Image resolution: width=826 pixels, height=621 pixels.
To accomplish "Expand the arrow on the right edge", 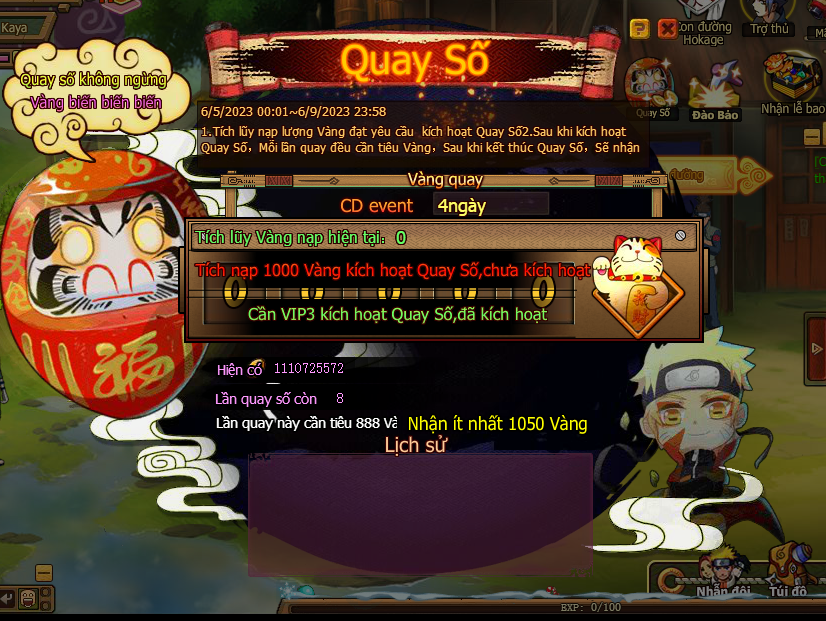I will (818, 348).
